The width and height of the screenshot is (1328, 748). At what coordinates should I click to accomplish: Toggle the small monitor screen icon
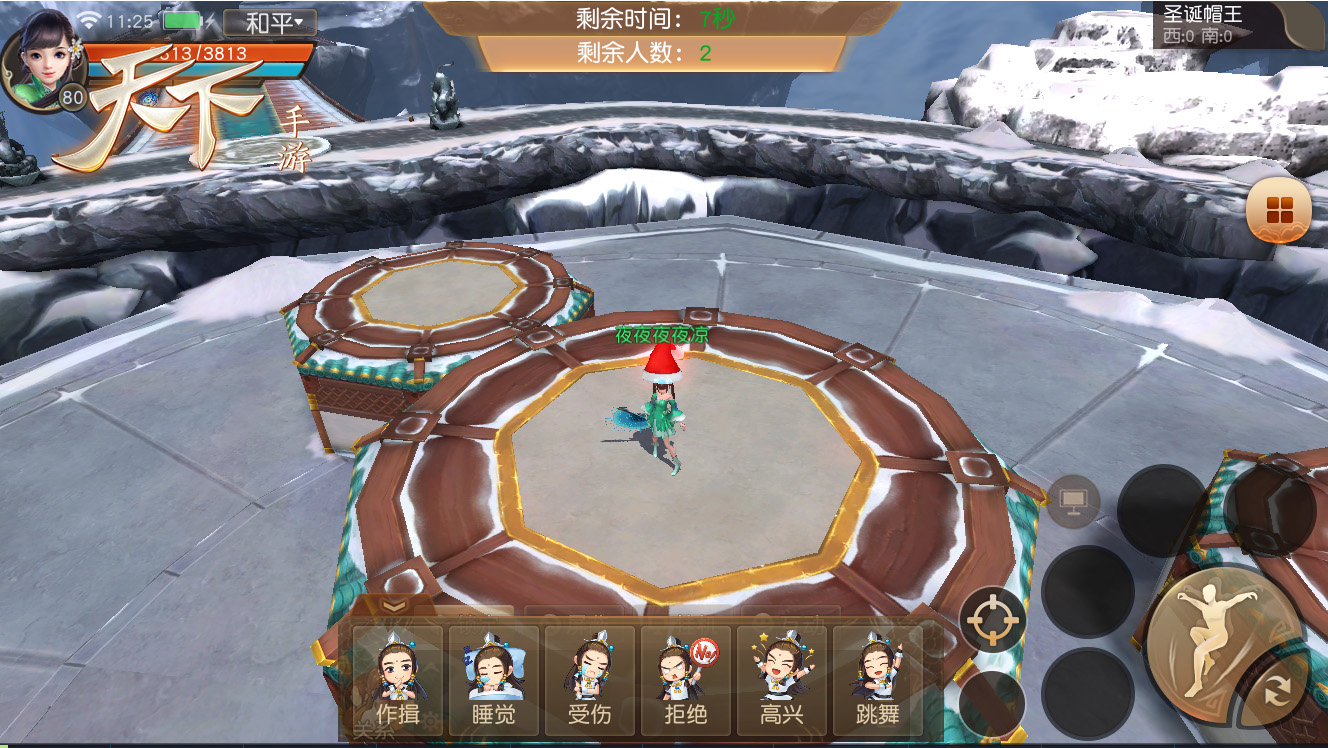[1074, 501]
